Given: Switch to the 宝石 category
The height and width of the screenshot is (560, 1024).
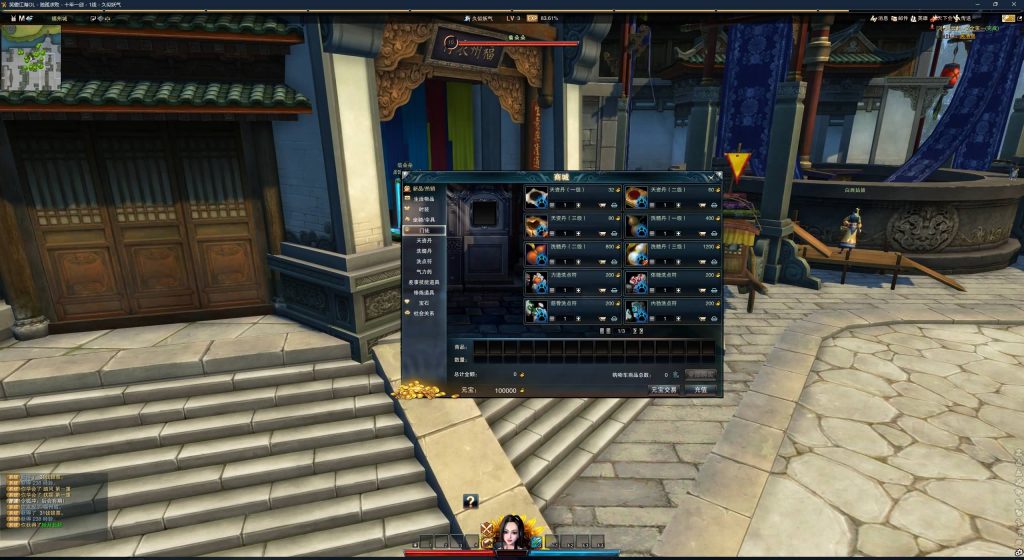Looking at the screenshot, I should point(422,302).
